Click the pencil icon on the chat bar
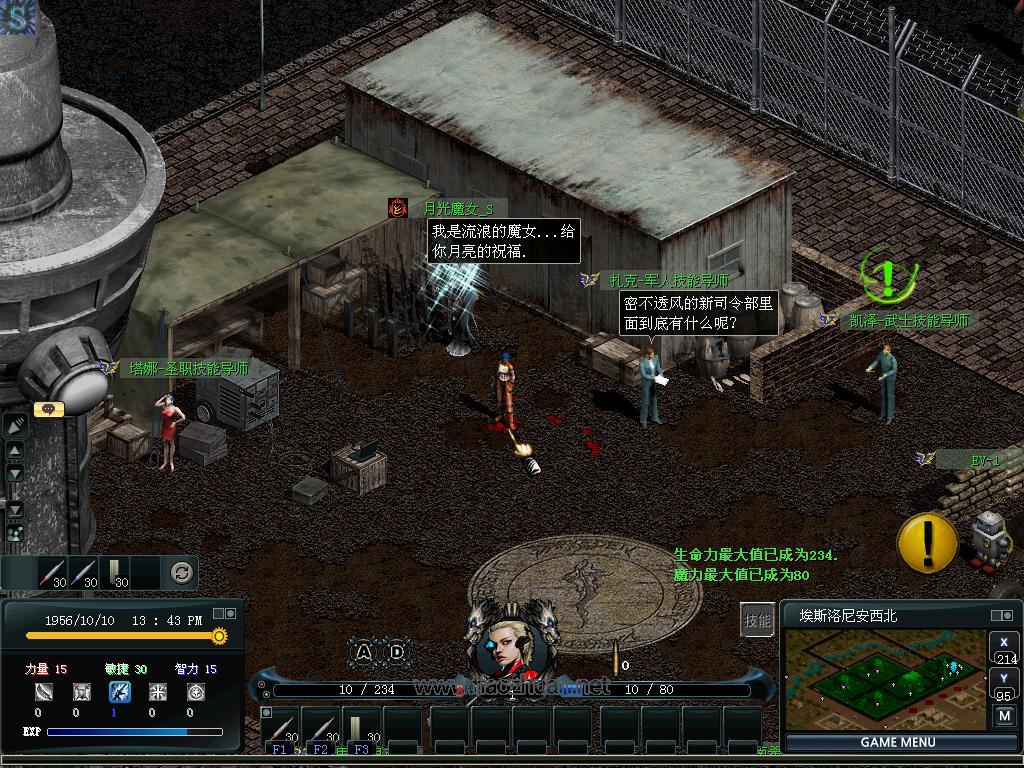The width and height of the screenshot is (1024, 768). [15, 426]
